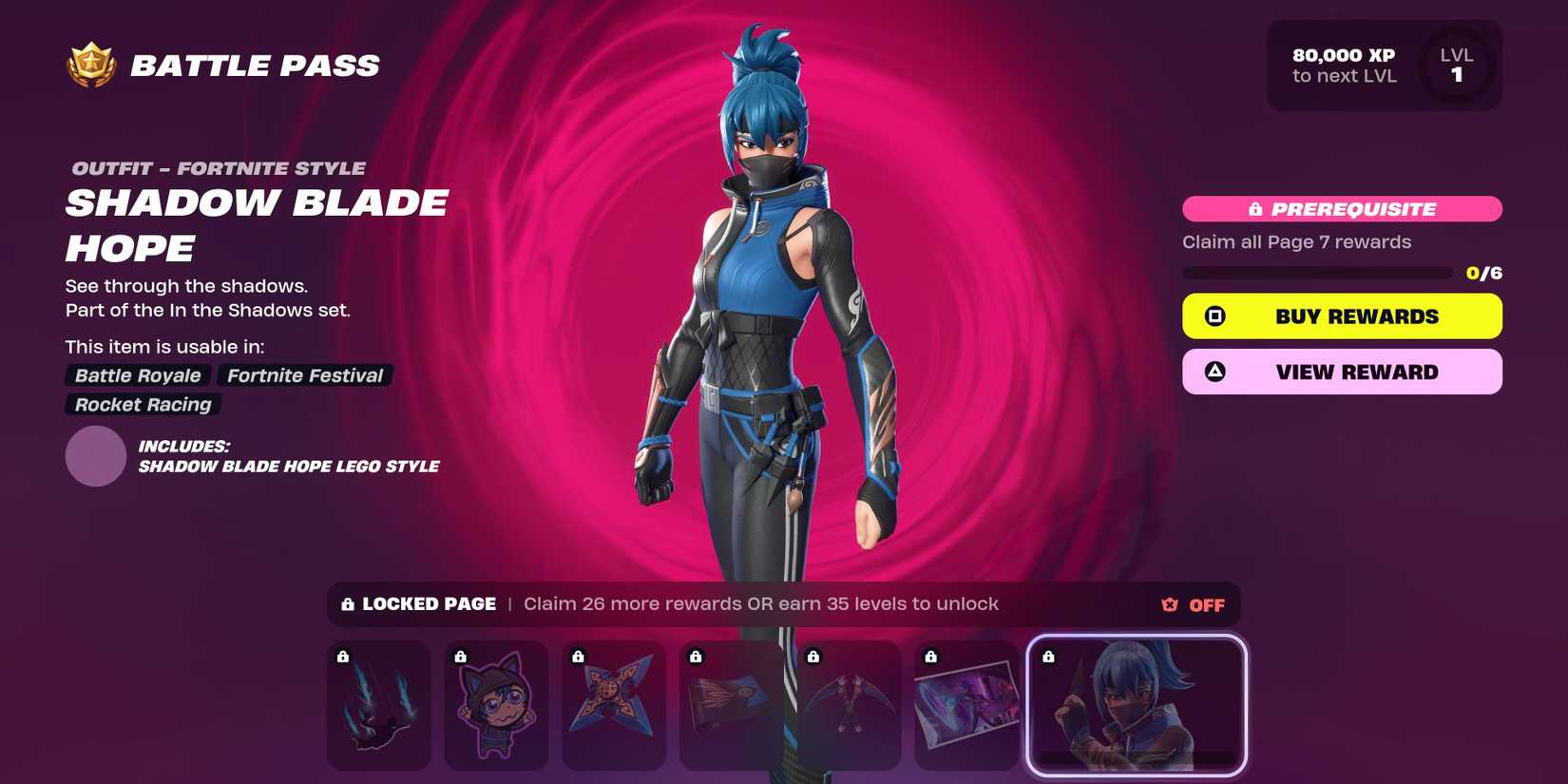Click the lock icon on the glider reward
The height and width of the screenshot is (784, 1568).
coord(342,655)
